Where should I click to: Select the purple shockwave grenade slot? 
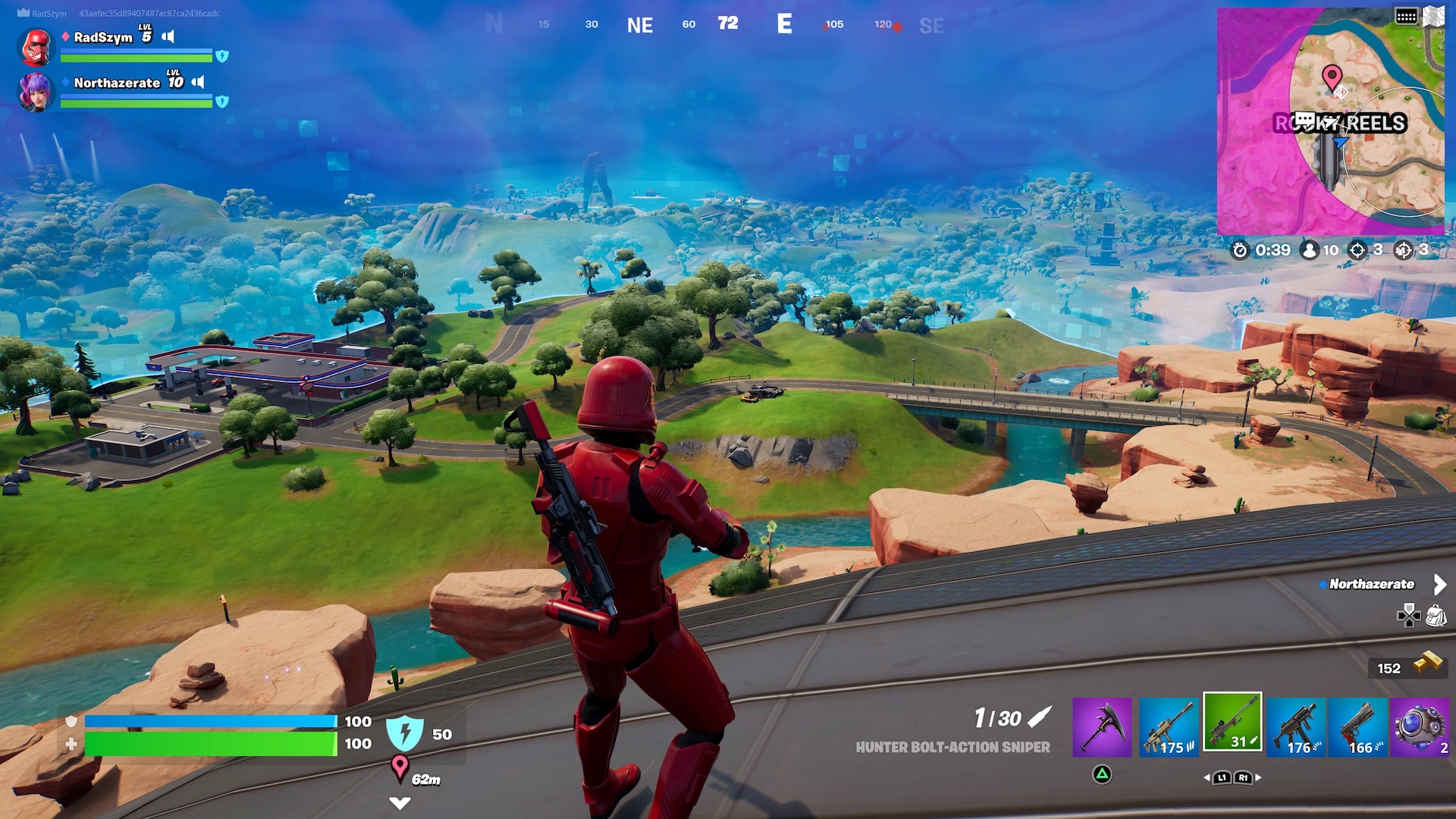[1420, 726]
